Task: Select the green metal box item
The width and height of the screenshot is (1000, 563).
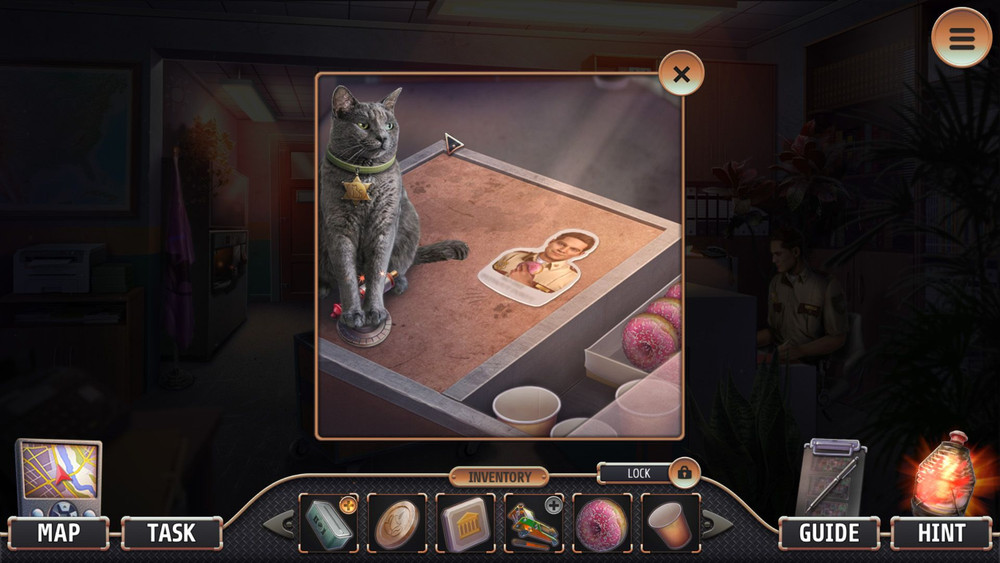Action: (x=328, y=523)
